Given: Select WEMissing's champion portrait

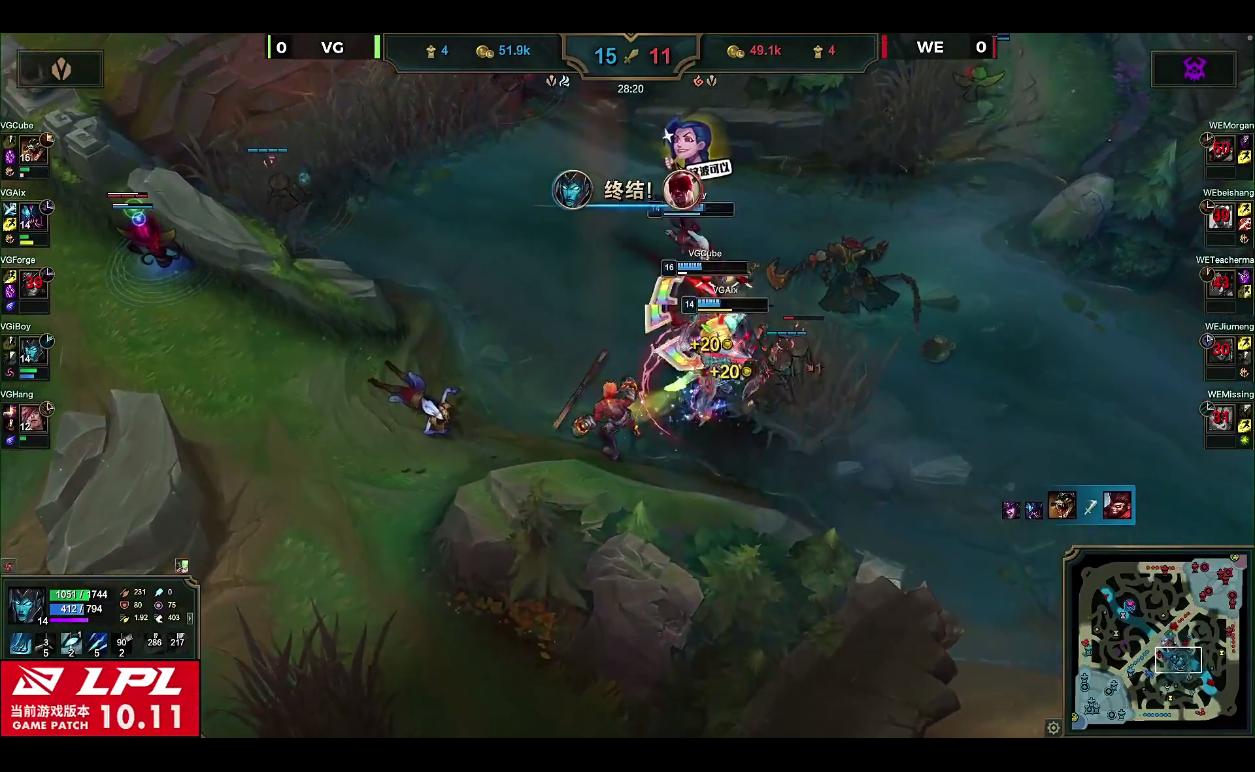Looking at the screenshot, I should 1221,418.
